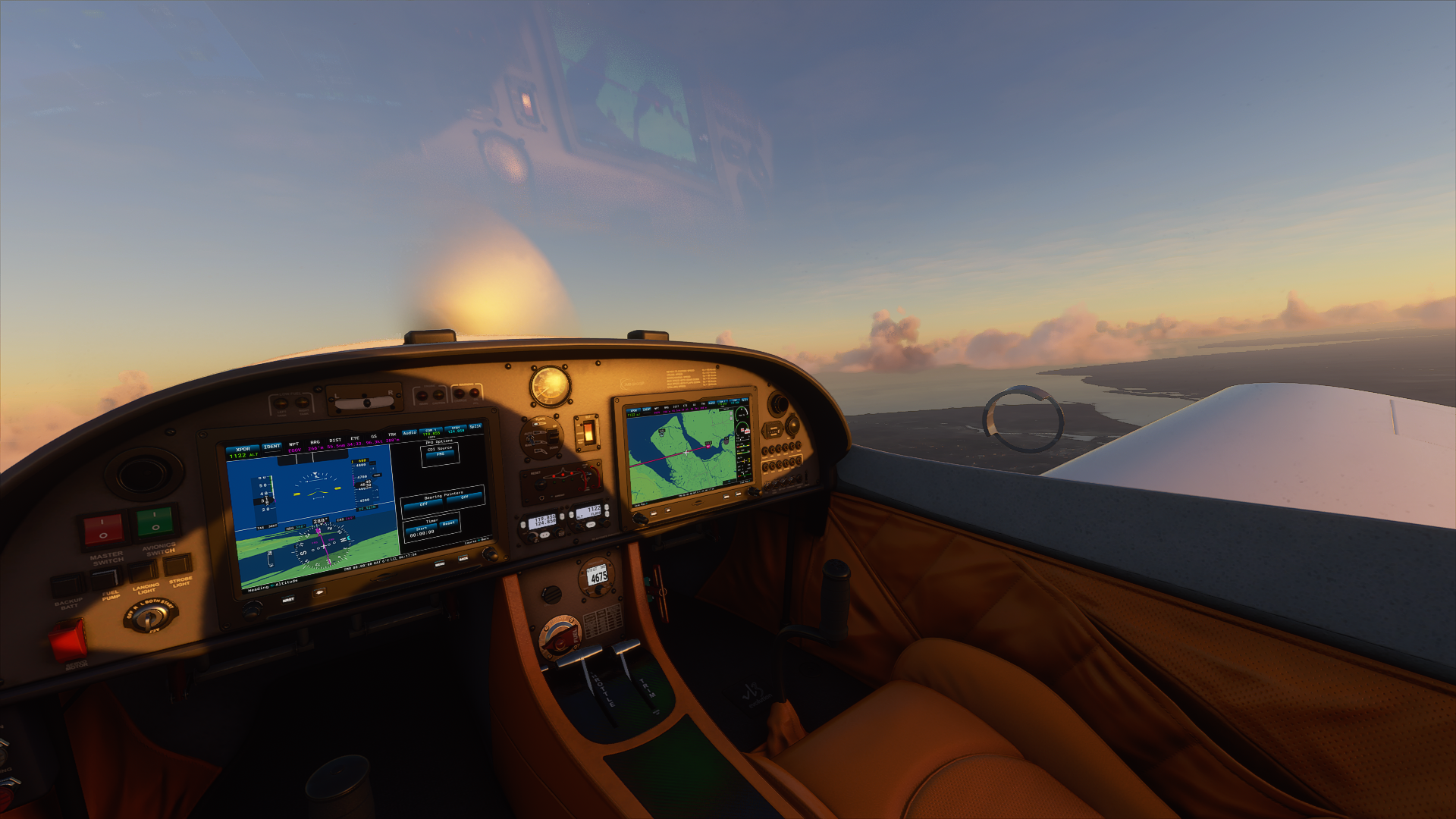Toggle the Strobe Light switch

[177, 565]
